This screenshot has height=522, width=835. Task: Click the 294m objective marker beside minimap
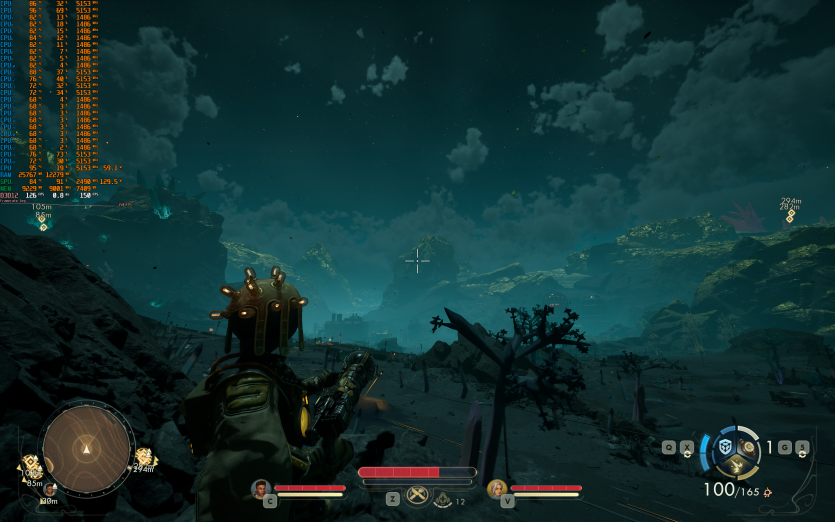(142, 456)
